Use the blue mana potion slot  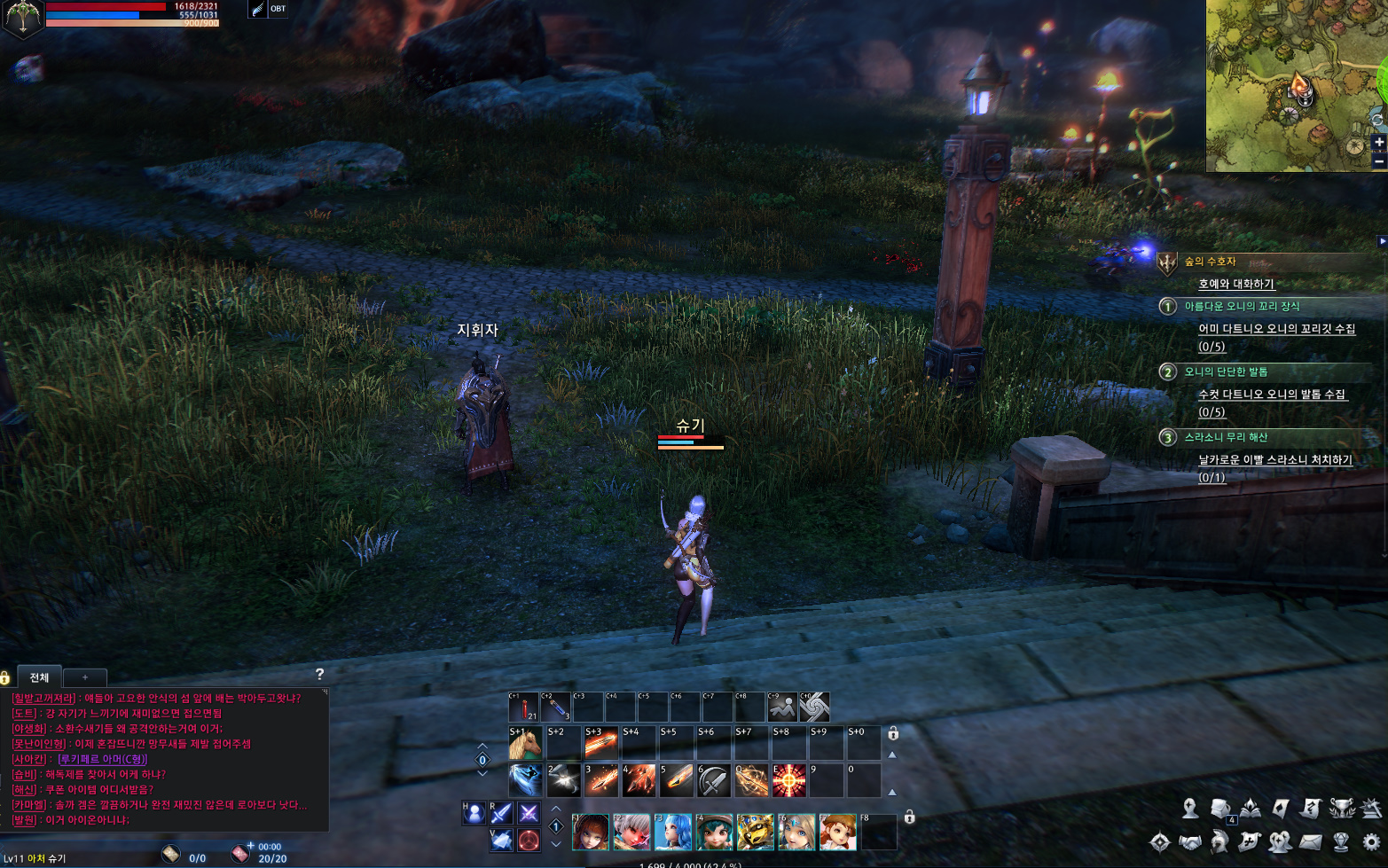pyautogui.click(x=556, y=708)
